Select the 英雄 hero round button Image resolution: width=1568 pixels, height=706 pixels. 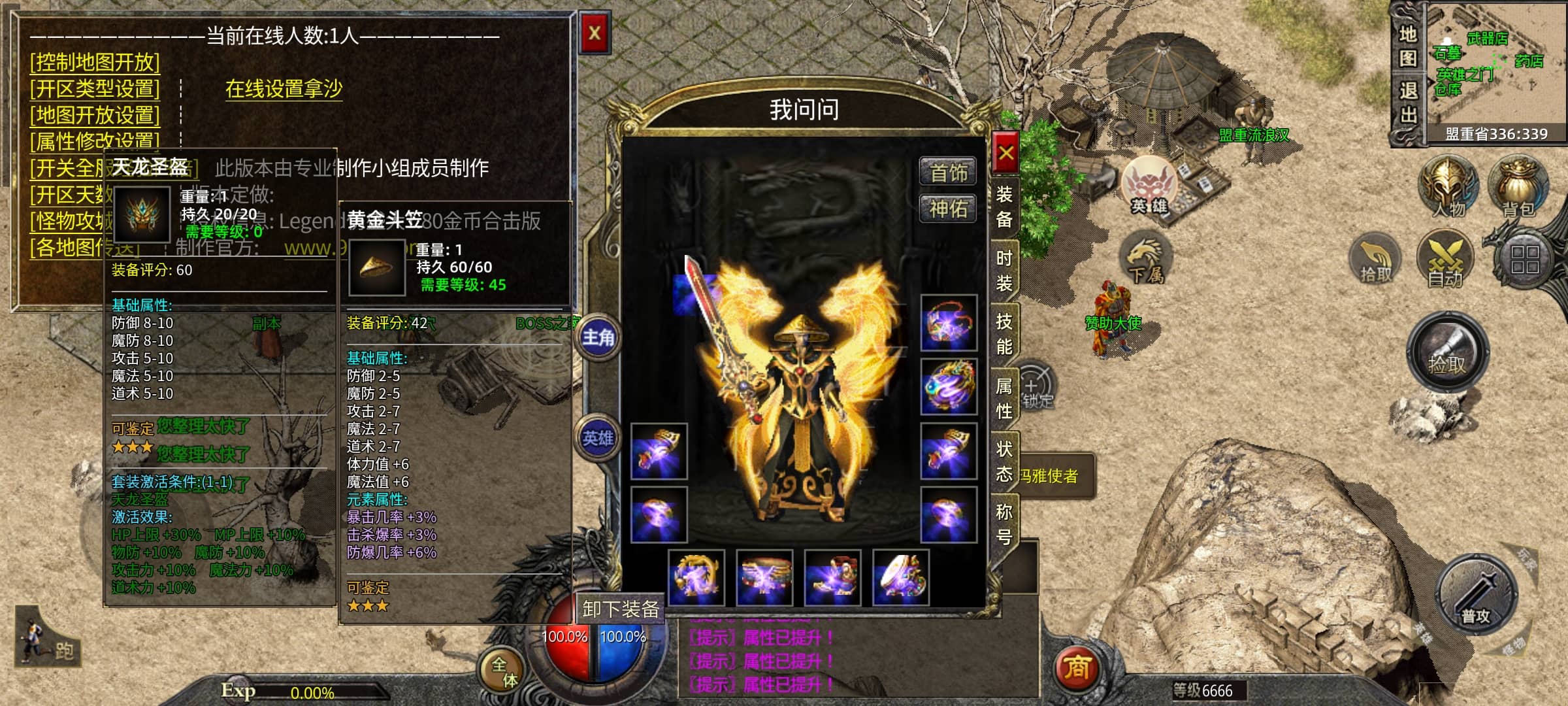coord(598,437)
